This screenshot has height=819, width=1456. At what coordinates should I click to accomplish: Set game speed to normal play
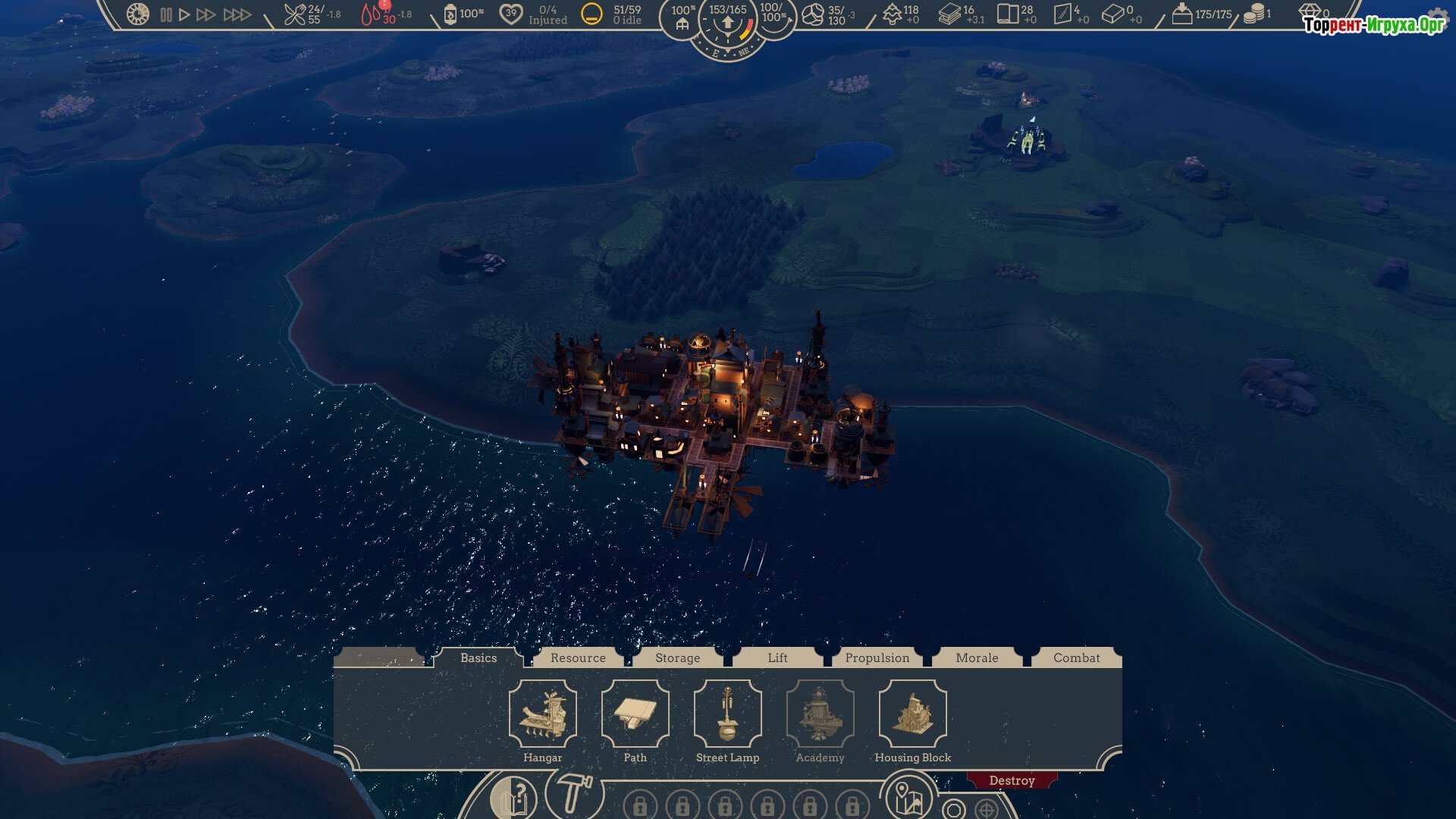click(x=184, y=14)
